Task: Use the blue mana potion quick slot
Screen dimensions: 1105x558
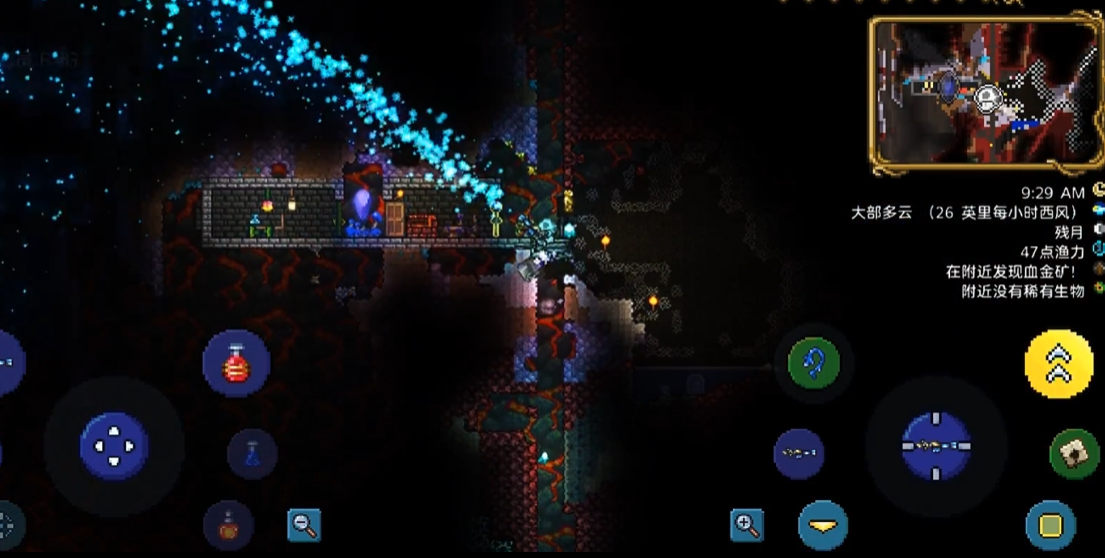Action: (x=252, y=454)
